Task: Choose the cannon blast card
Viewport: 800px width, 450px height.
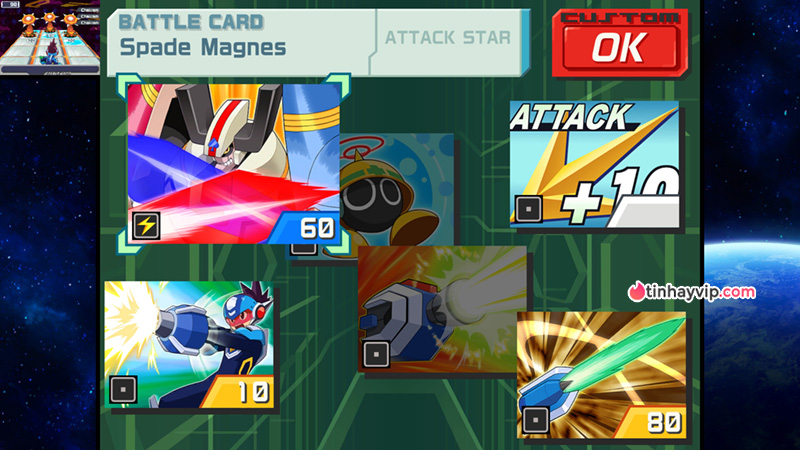Action: (444, 308)
